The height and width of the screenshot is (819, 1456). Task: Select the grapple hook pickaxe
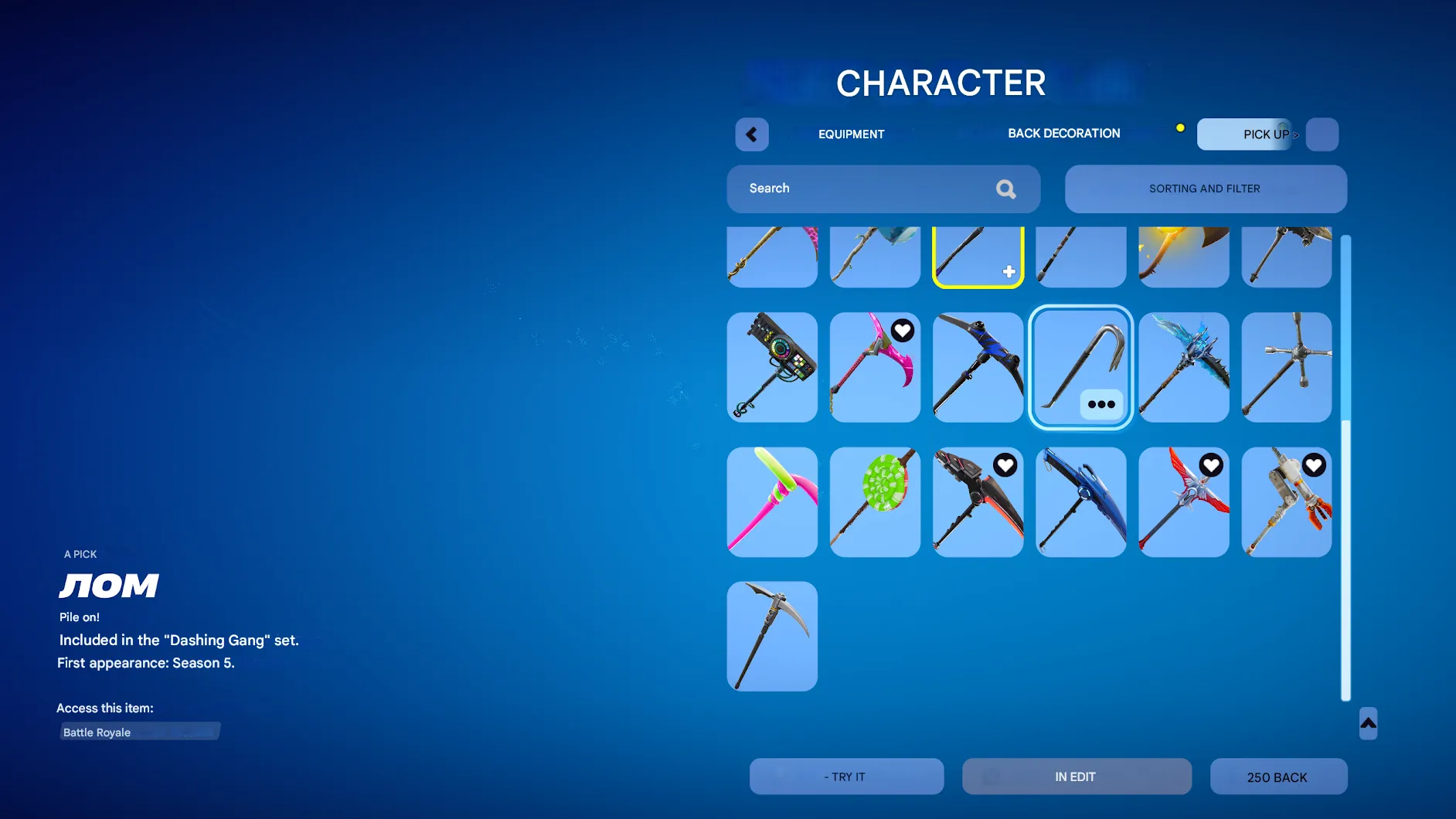point(1080,363)
